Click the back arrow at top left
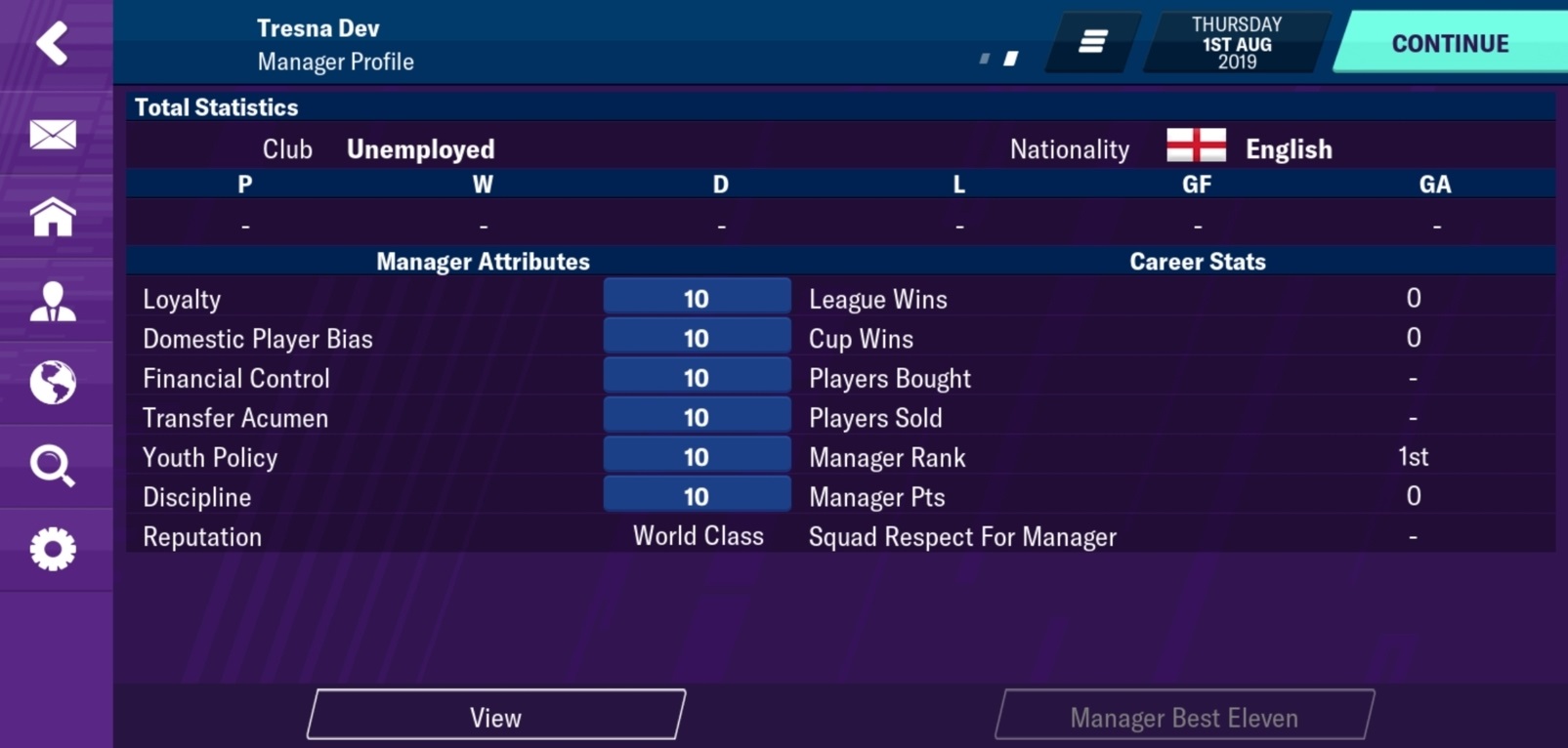The height and width of the screenshot is (748, 1568). [x=54, y=43]
